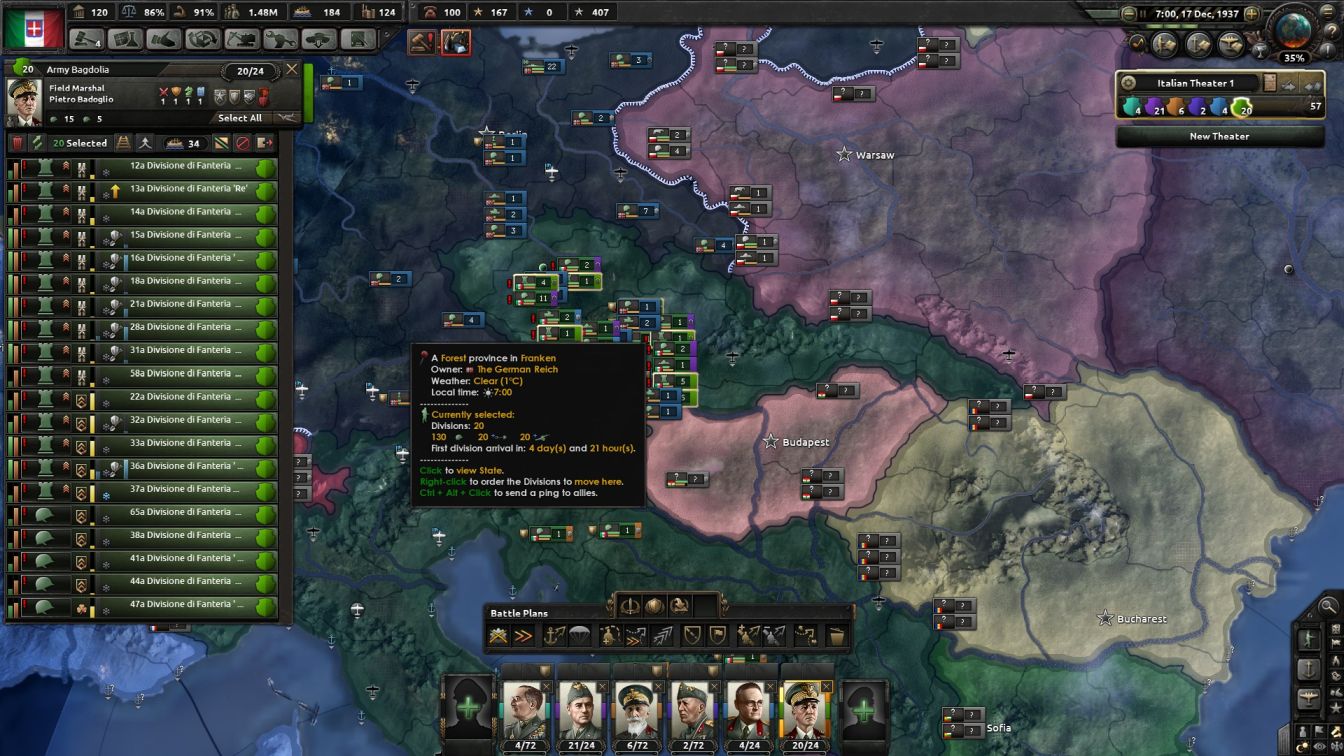The image size is (1344, 756).
Task: Delete the battle plan with trash icon
Action: click(x=835, y=637)
